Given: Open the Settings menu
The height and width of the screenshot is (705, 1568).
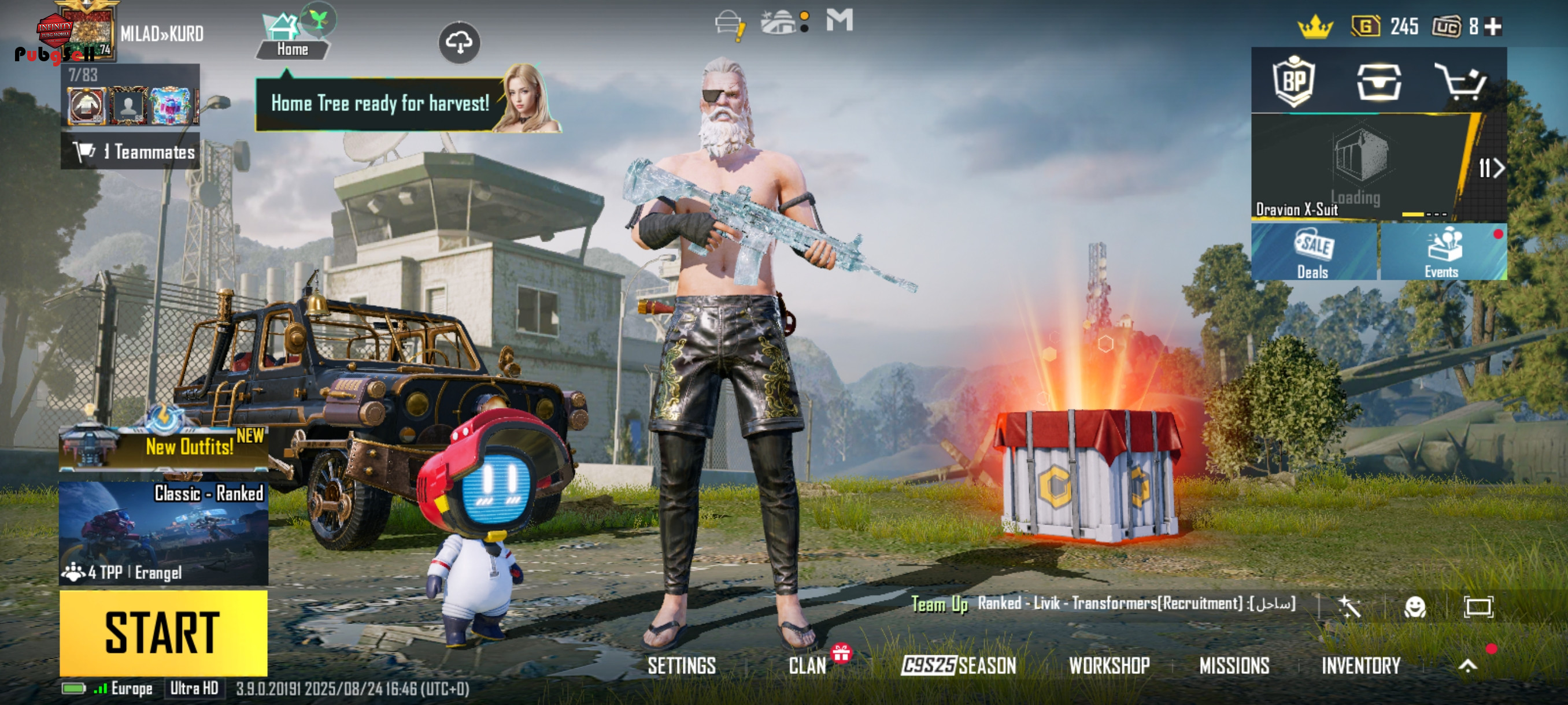Looking at the screenshot, I should coord(681,666).
